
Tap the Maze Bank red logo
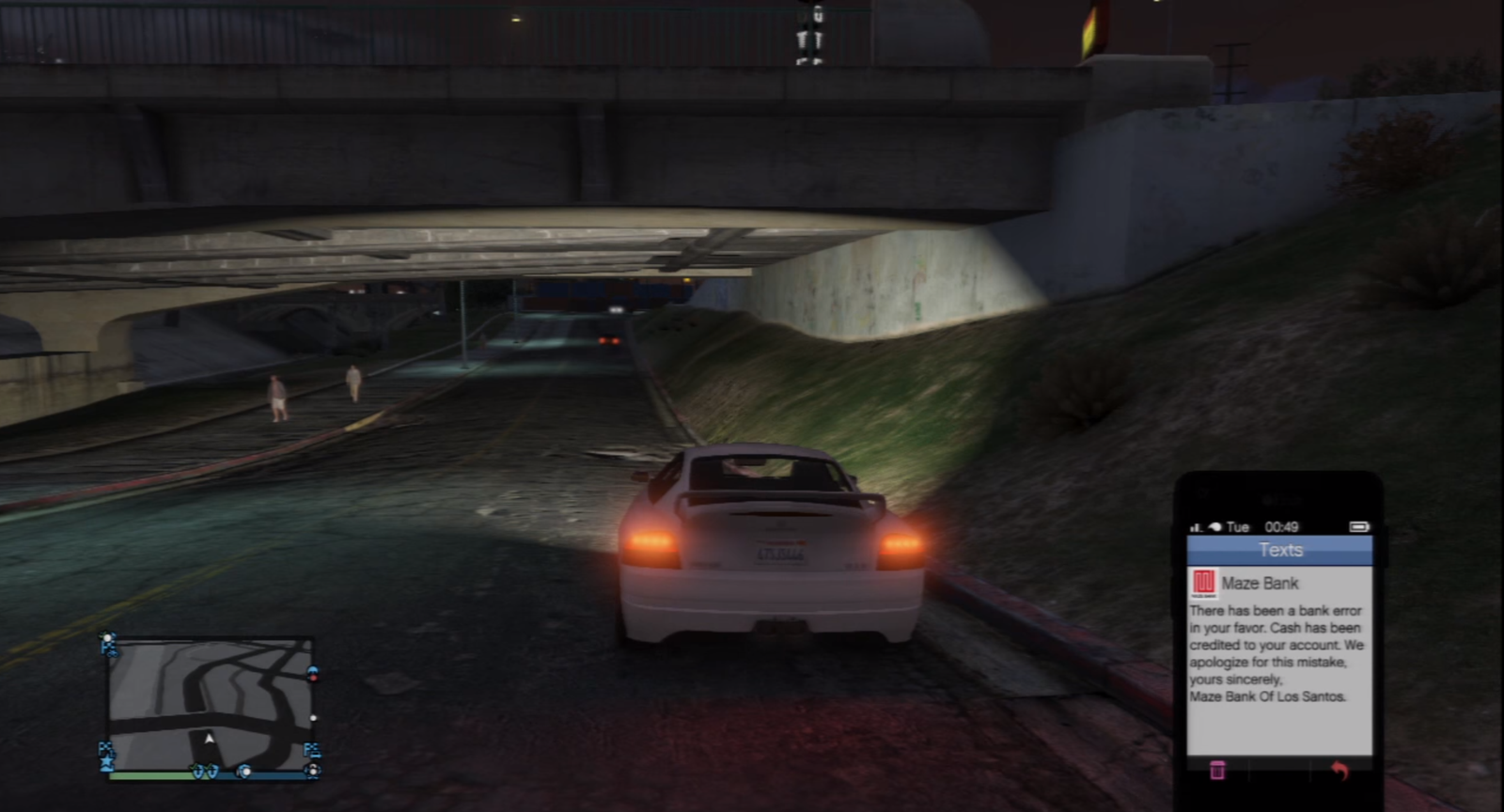click(x=1203, y=584)
